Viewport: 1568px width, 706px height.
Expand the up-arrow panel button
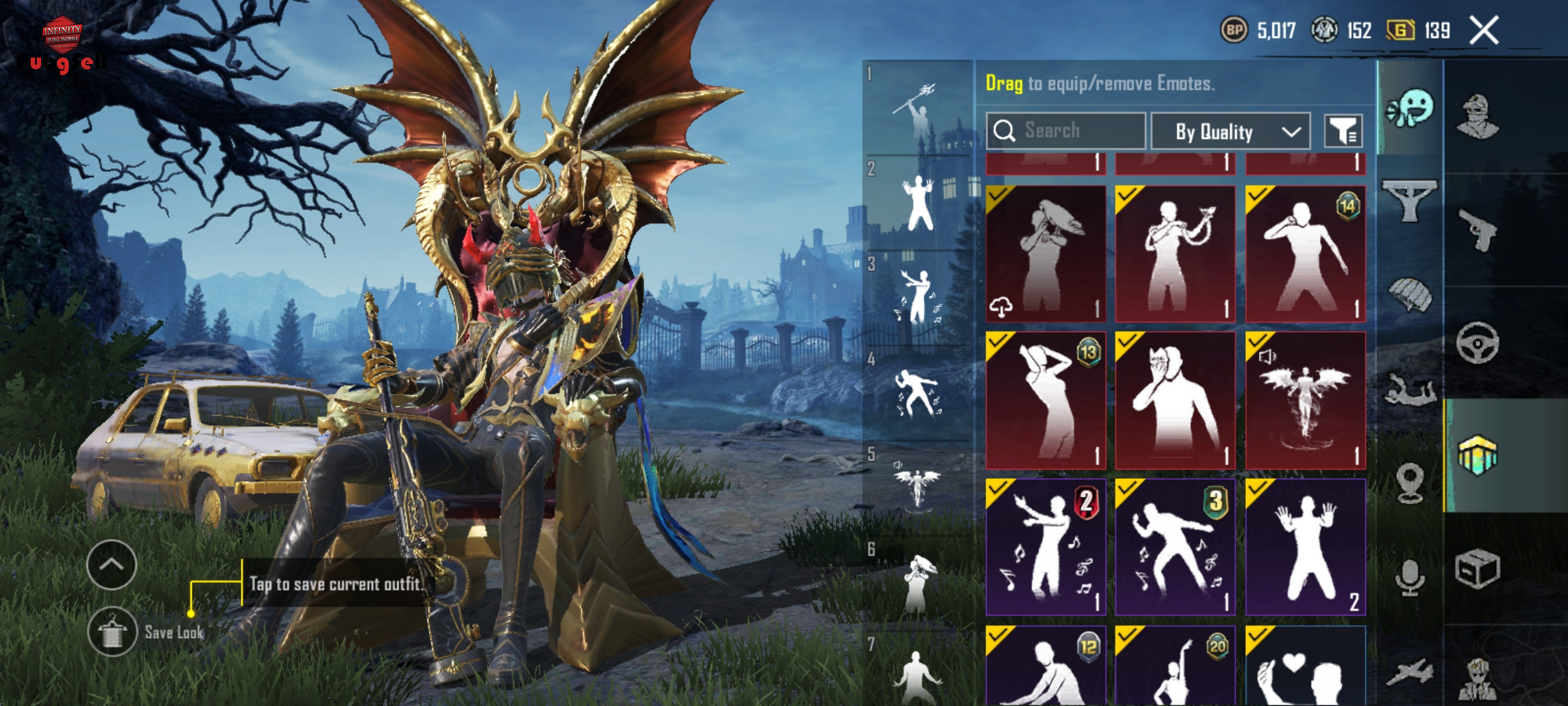tap(112, 565)
